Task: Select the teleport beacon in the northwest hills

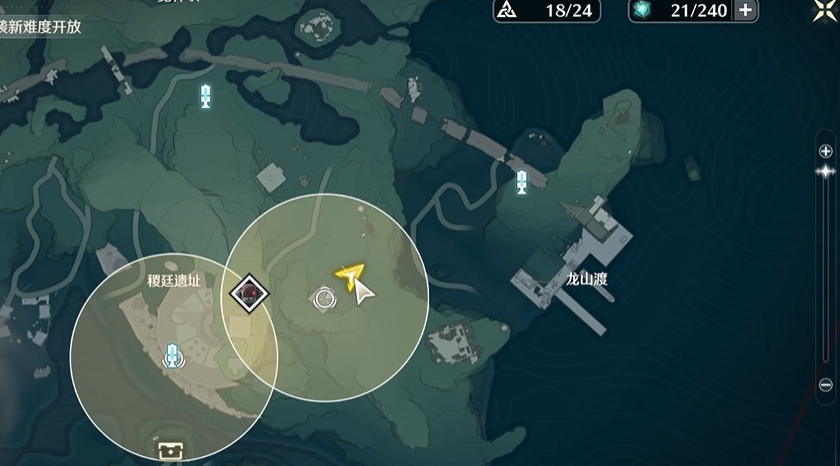Action: point(206,96)
